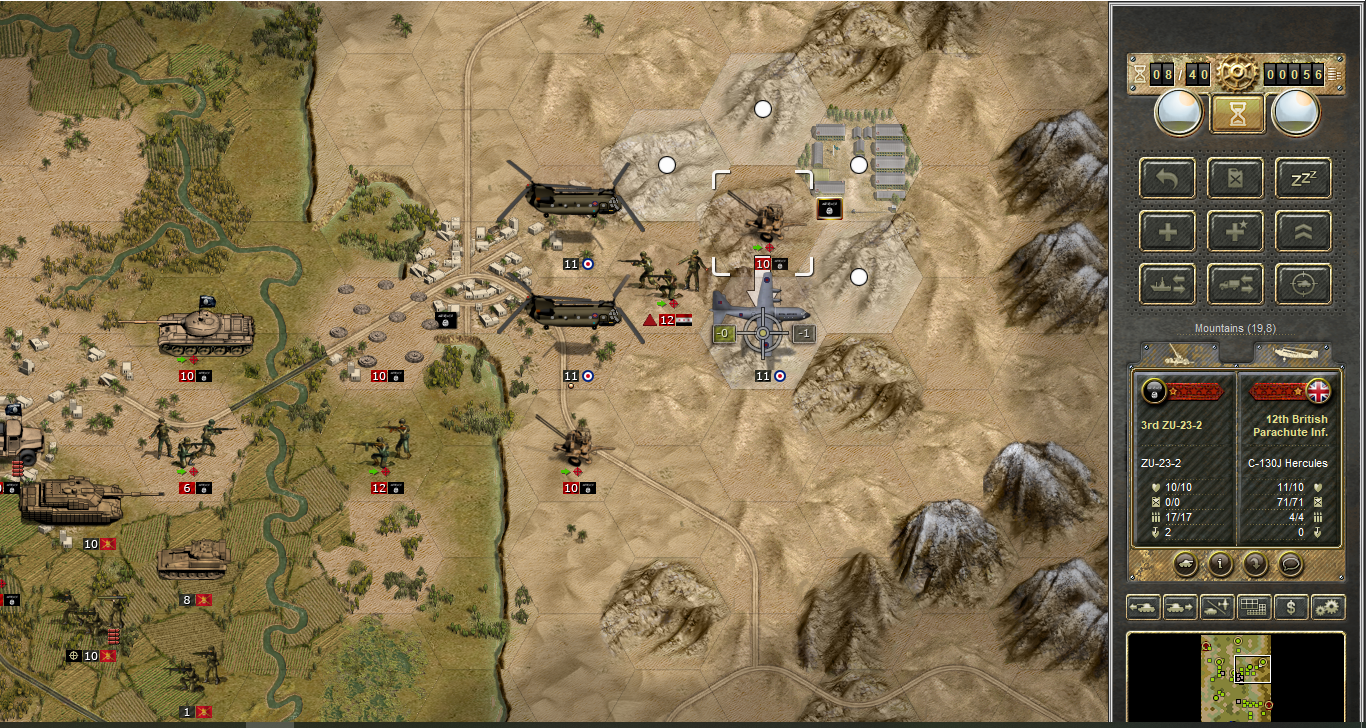This screenshot has width=1366, height=728.
Task: Upgrade the unit with the chevrons button
Action: [x=1304, y=231]
